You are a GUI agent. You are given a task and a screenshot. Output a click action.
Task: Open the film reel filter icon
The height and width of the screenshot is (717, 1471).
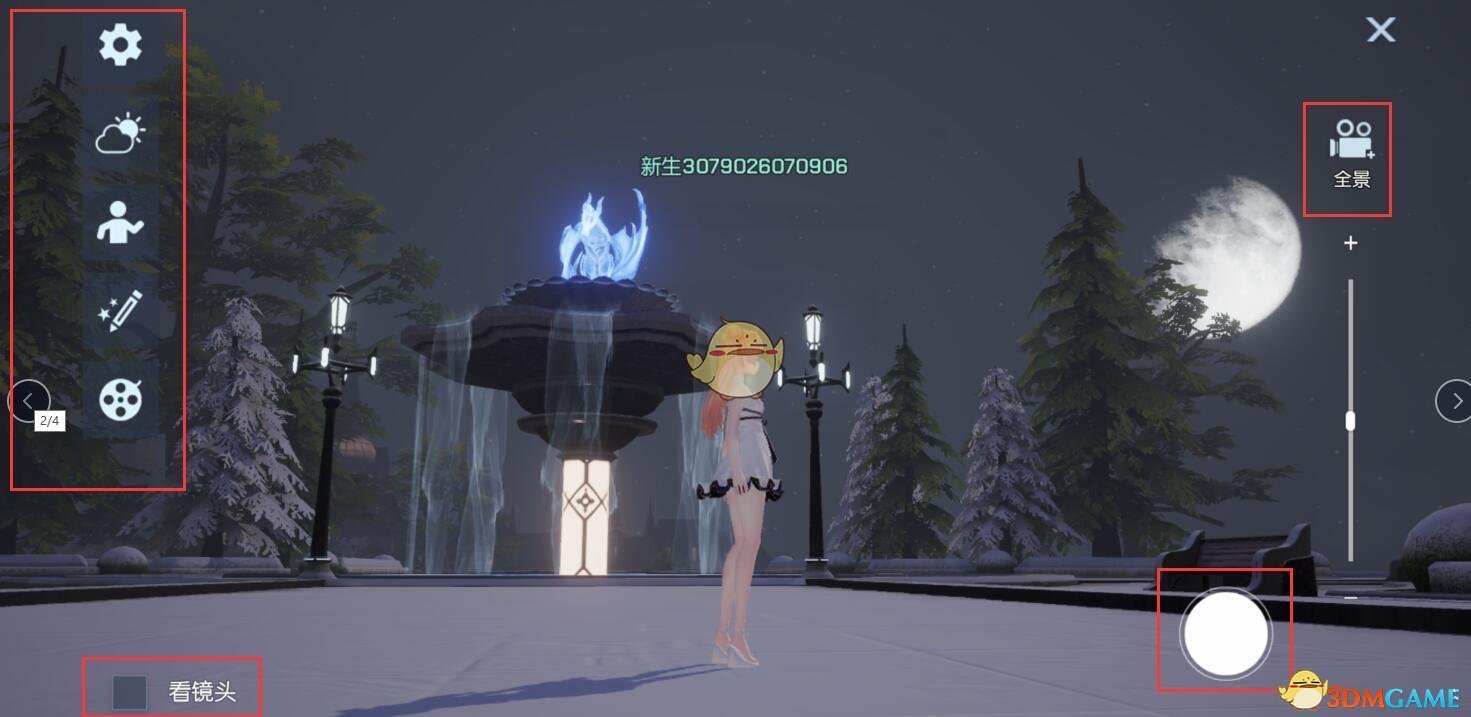120,400
